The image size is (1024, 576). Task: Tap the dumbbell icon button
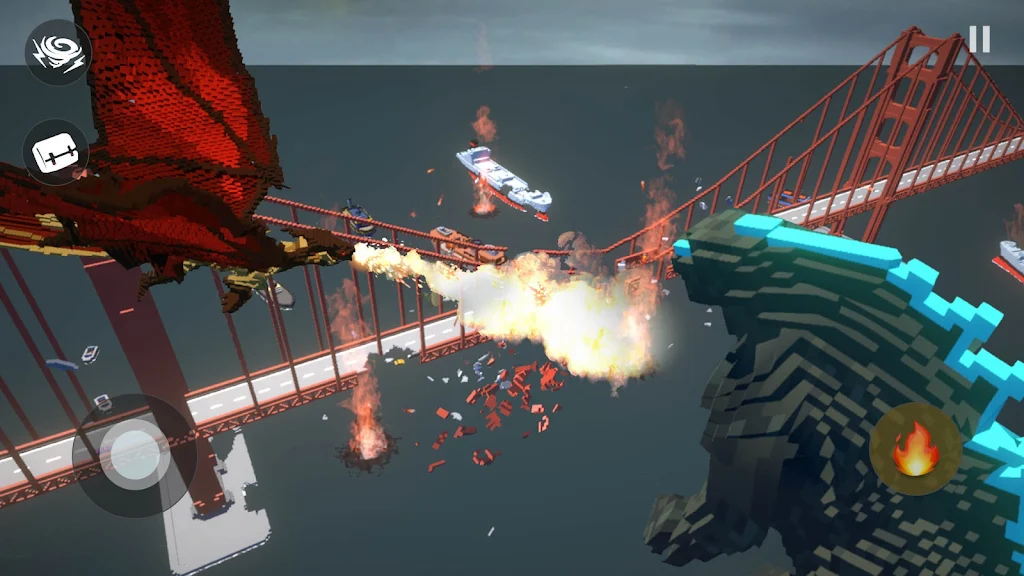point(56,152)
